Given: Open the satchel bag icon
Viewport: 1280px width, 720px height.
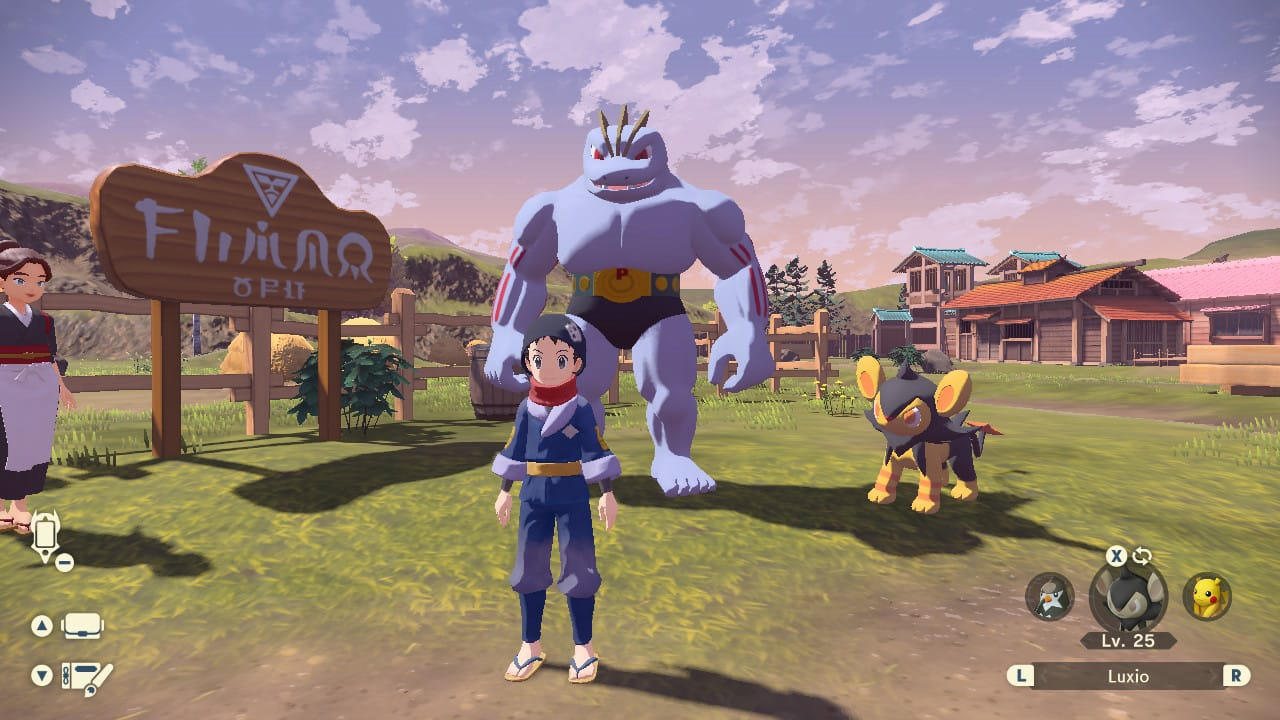Looking at the screenshot, I should pos(82,627).
